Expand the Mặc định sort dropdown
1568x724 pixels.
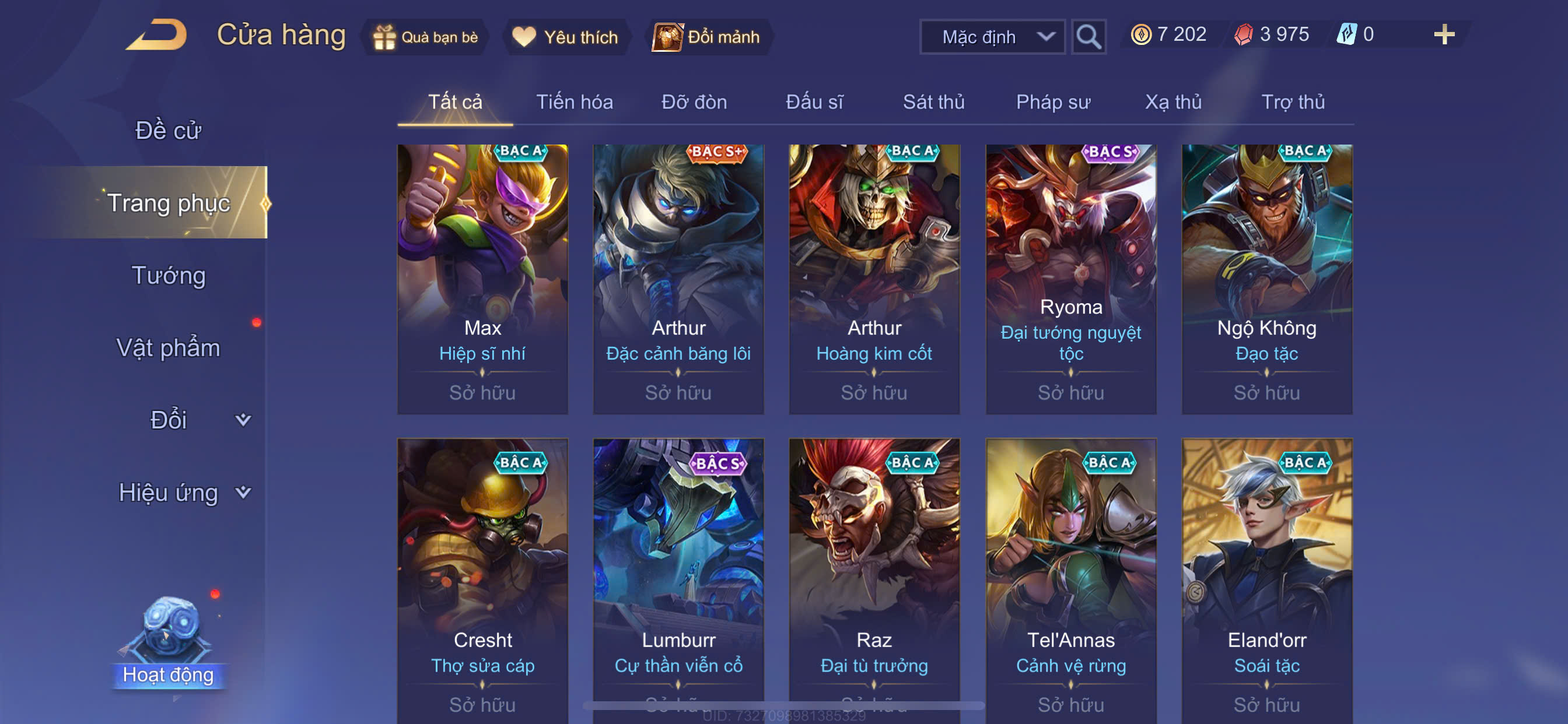[992, 37]
